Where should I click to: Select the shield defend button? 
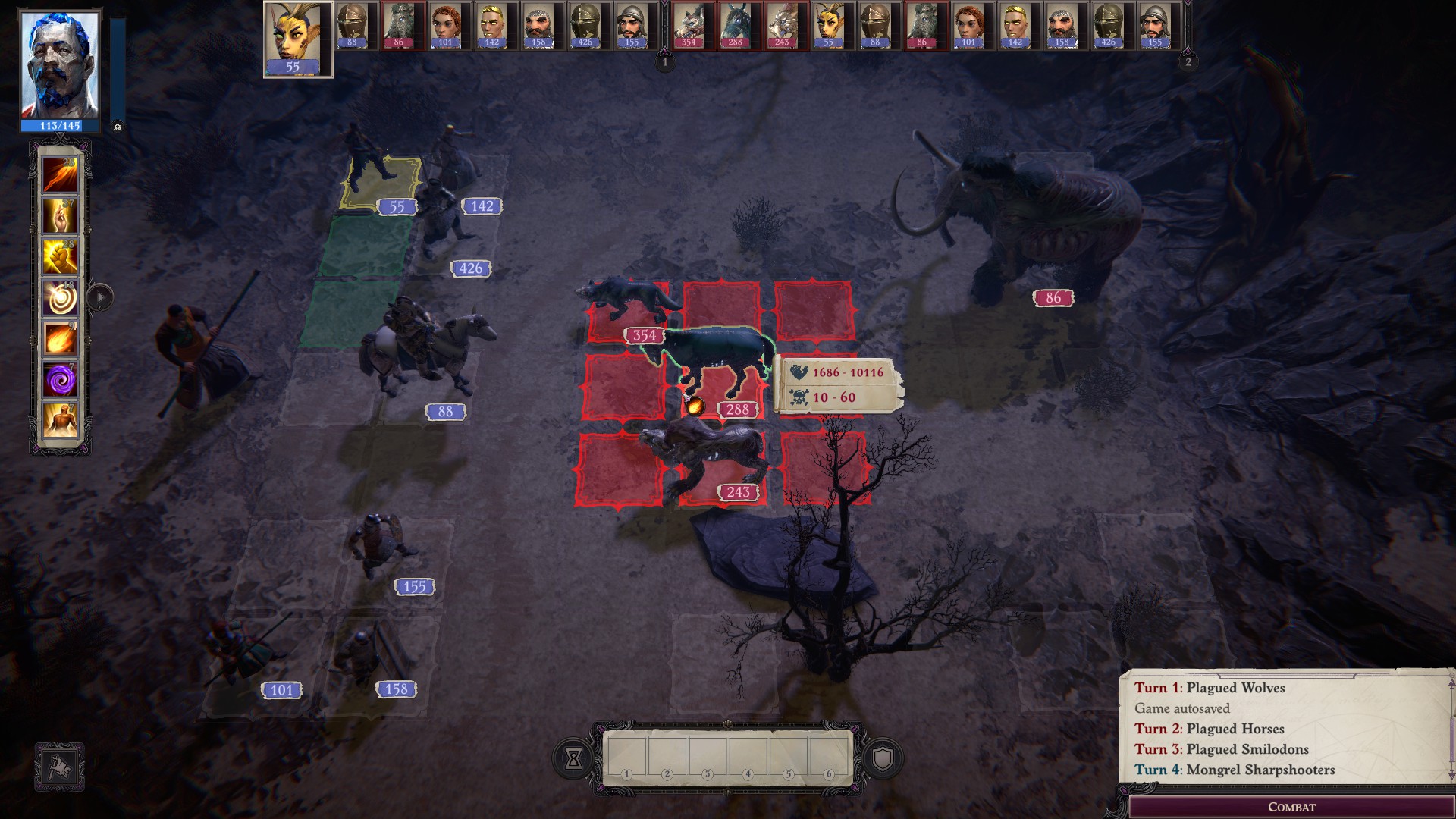[883, 758]
